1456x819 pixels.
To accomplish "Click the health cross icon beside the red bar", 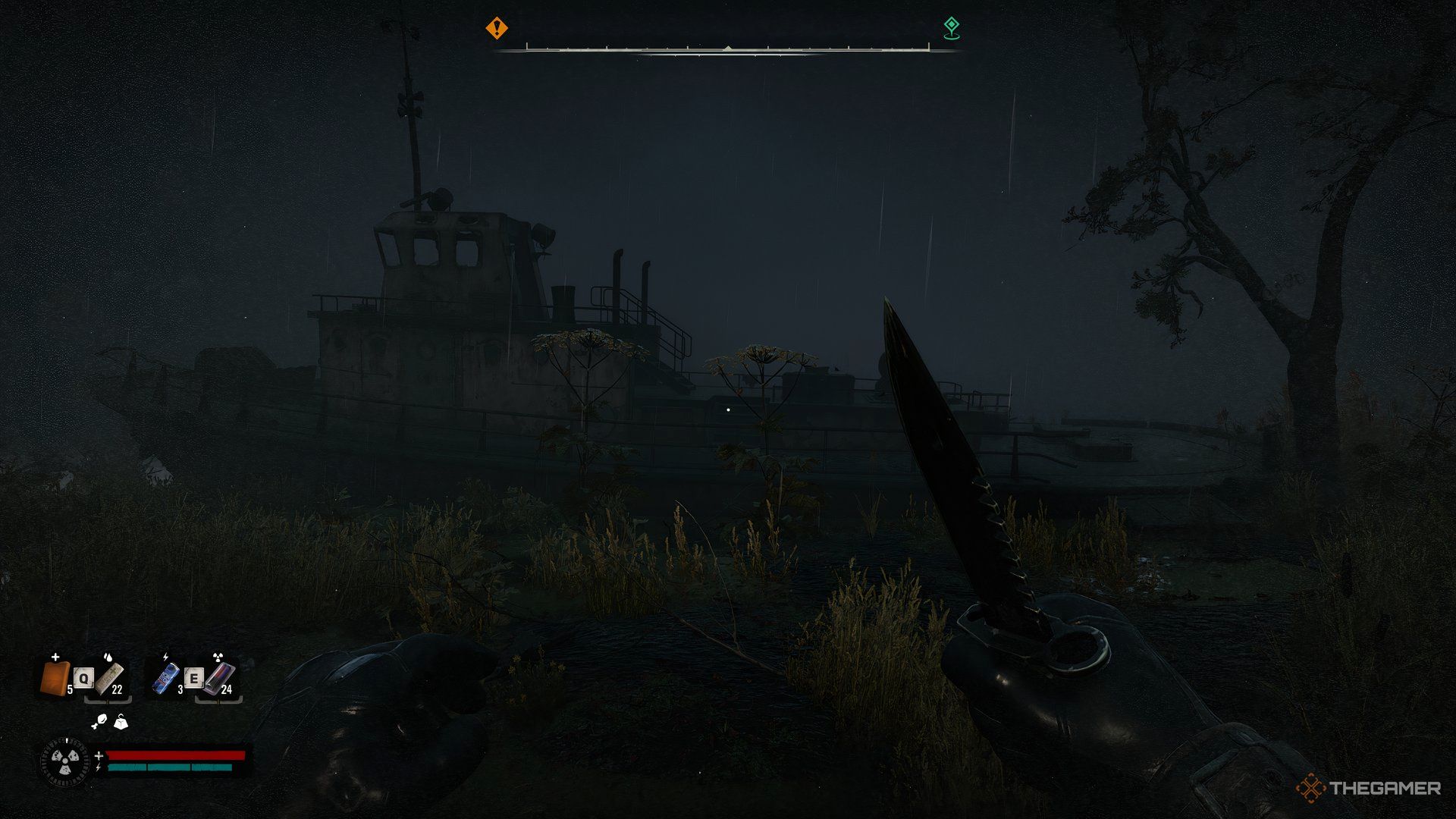I will point(99,755).
